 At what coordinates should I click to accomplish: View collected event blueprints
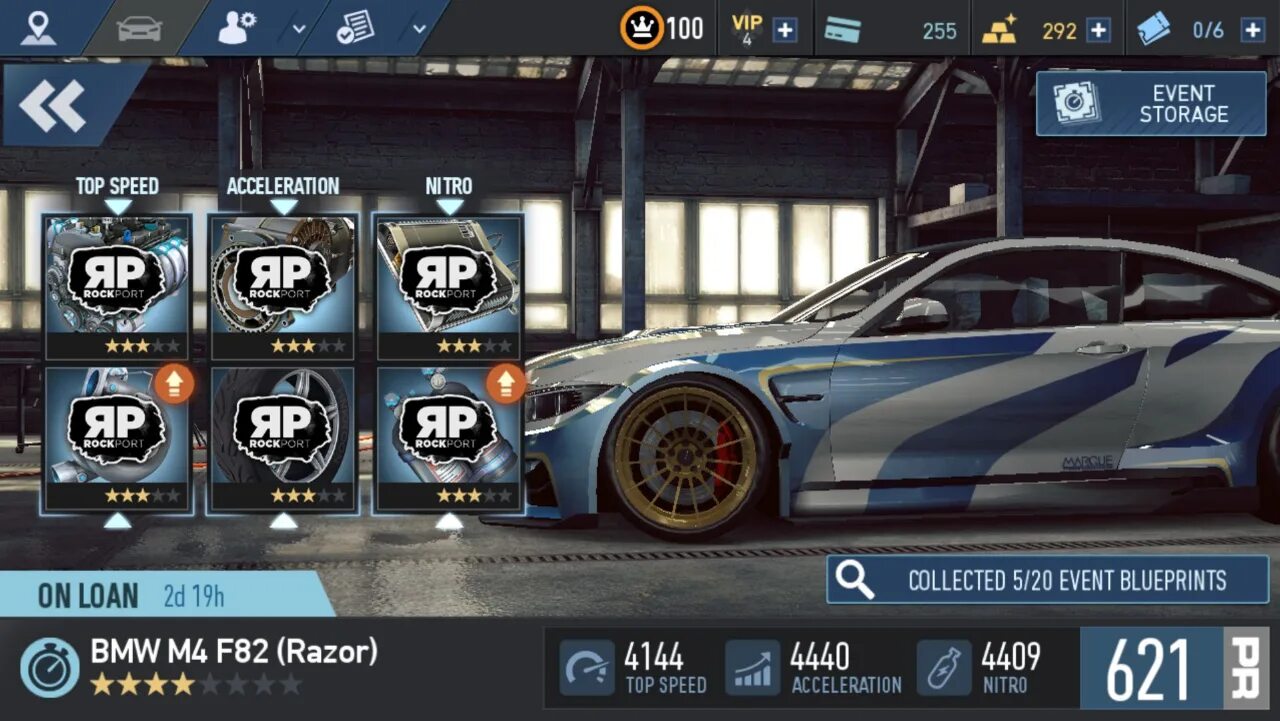coord(1048,580)
